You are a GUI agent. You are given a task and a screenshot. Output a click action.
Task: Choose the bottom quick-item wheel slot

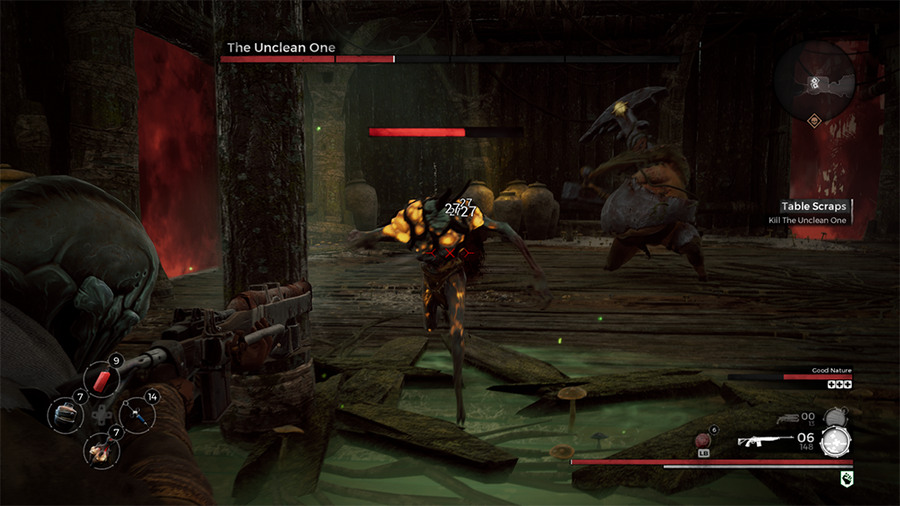pyautogui.click(x=100, y=449)
